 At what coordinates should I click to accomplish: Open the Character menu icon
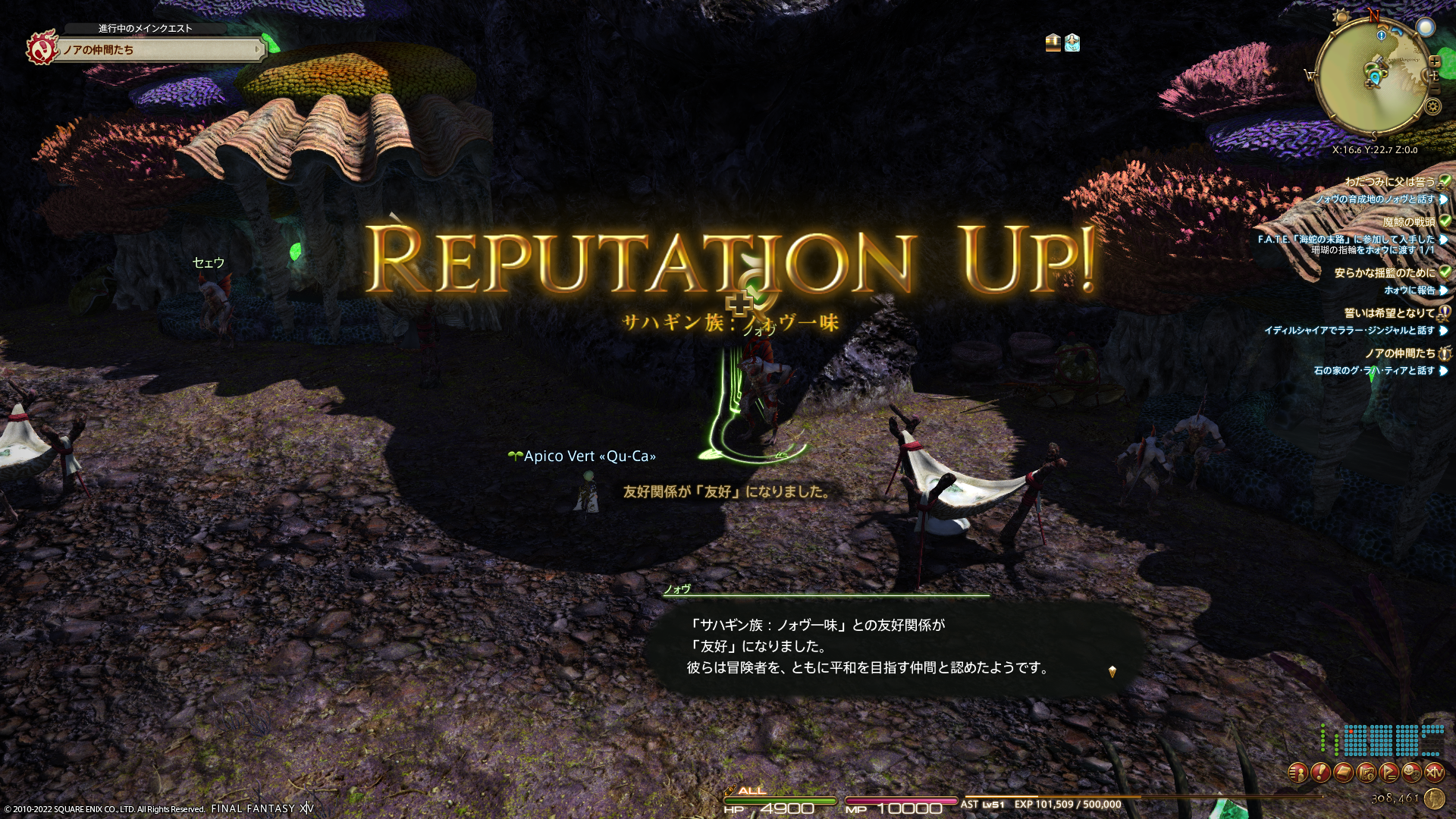click(x=1298, y=773)
